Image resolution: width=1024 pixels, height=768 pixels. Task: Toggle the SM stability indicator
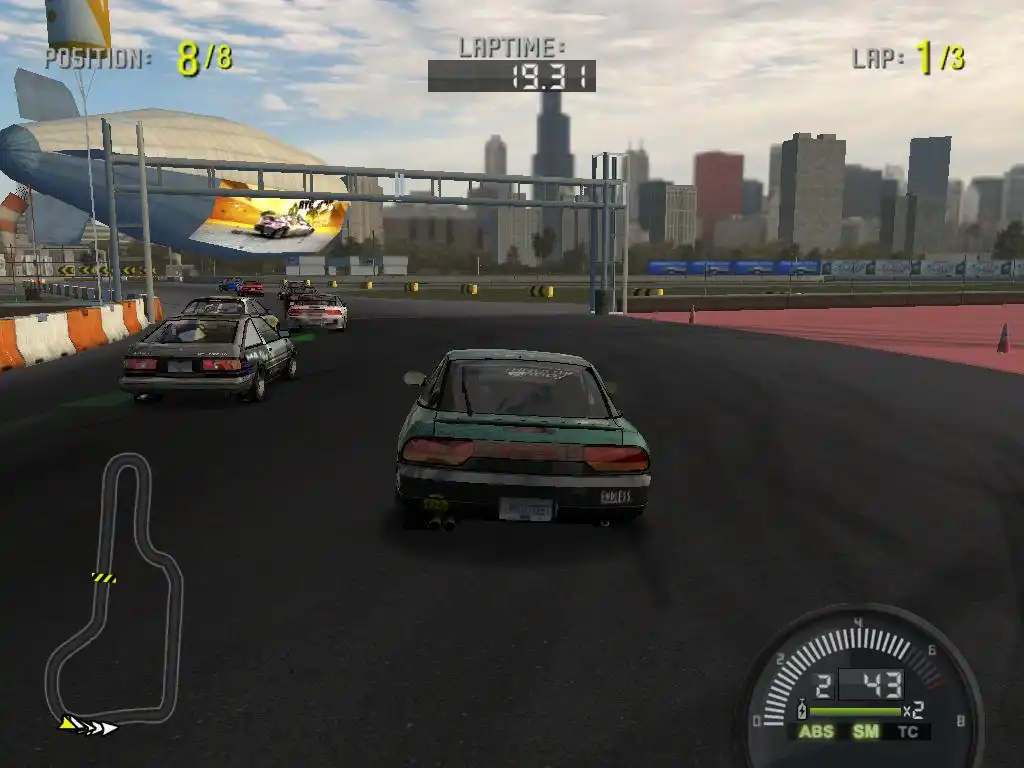click(x=865, y=732)
